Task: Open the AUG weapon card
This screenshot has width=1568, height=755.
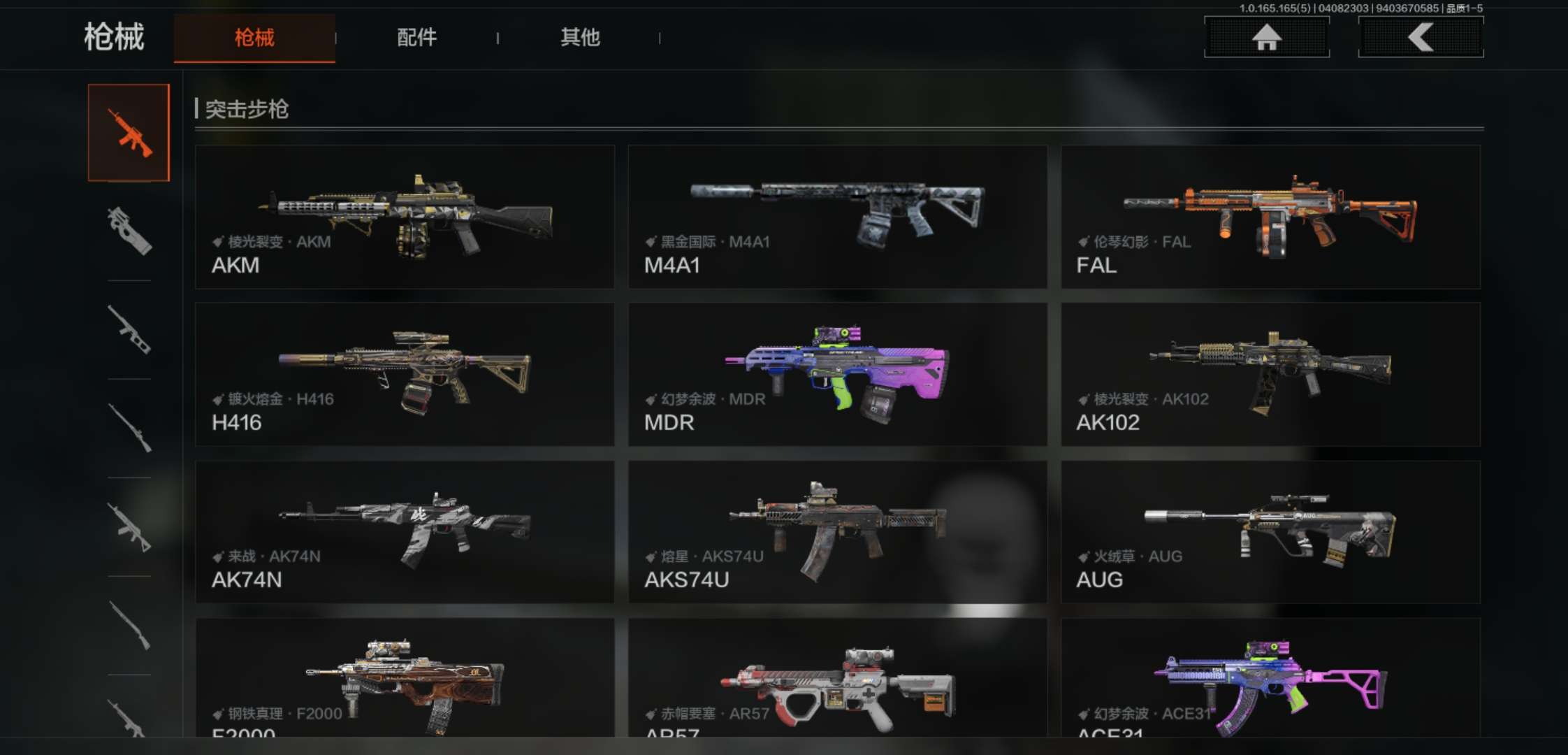Action: click(1270, 531)
